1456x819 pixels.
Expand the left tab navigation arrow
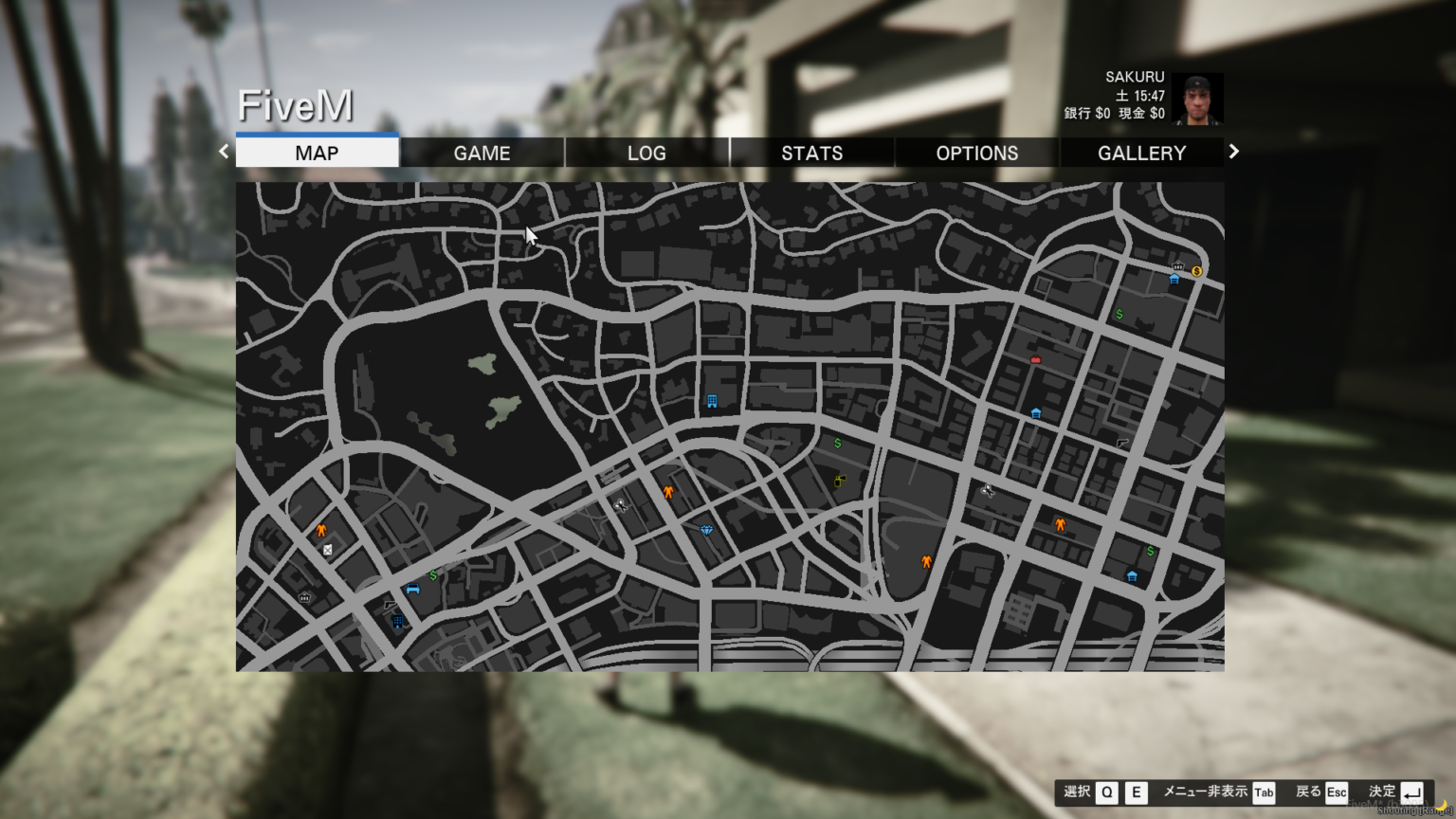click(x=223, y=151)
